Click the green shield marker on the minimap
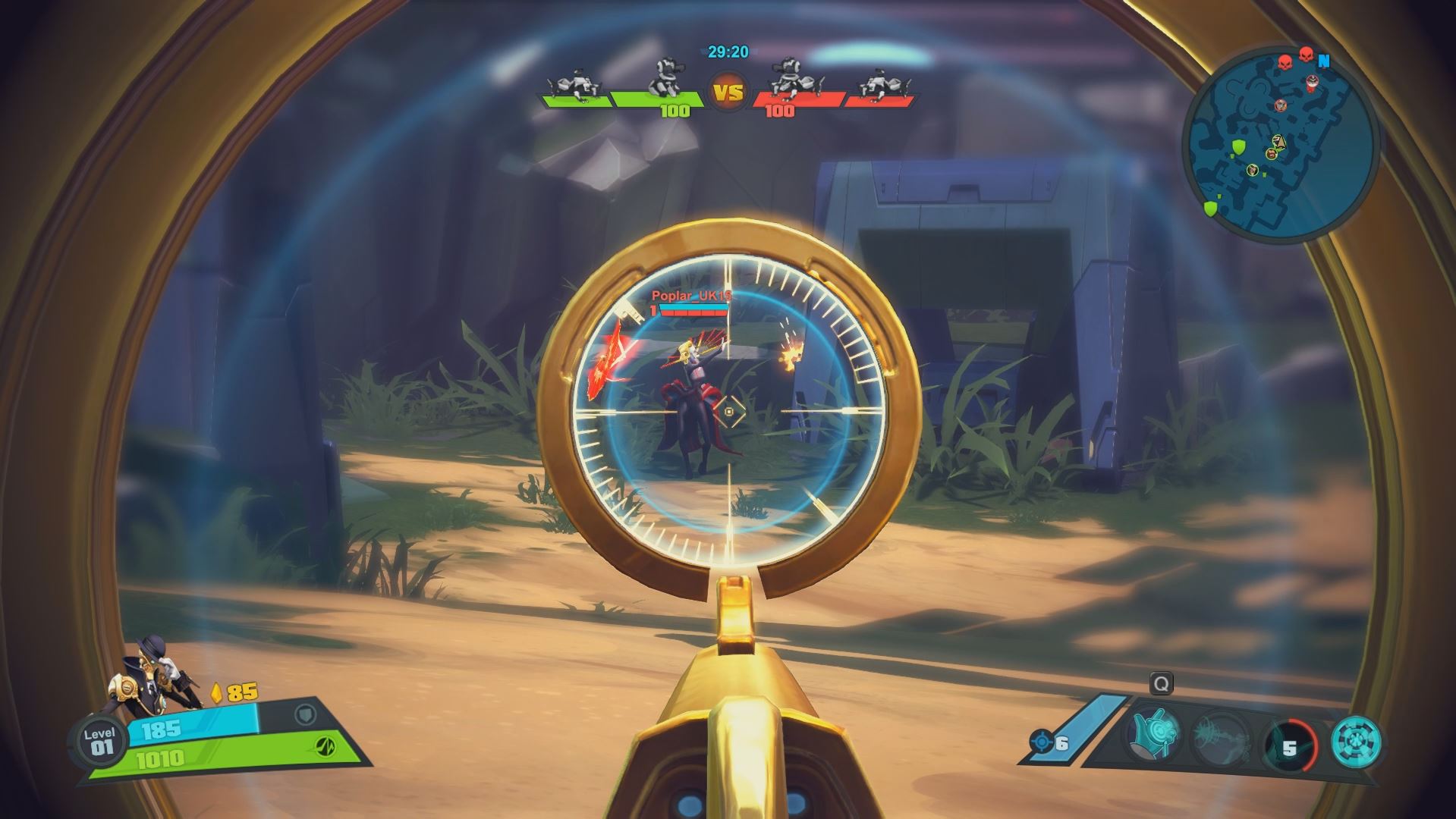The width and height of the screenshot is (1456, 819). [1239, 147]
